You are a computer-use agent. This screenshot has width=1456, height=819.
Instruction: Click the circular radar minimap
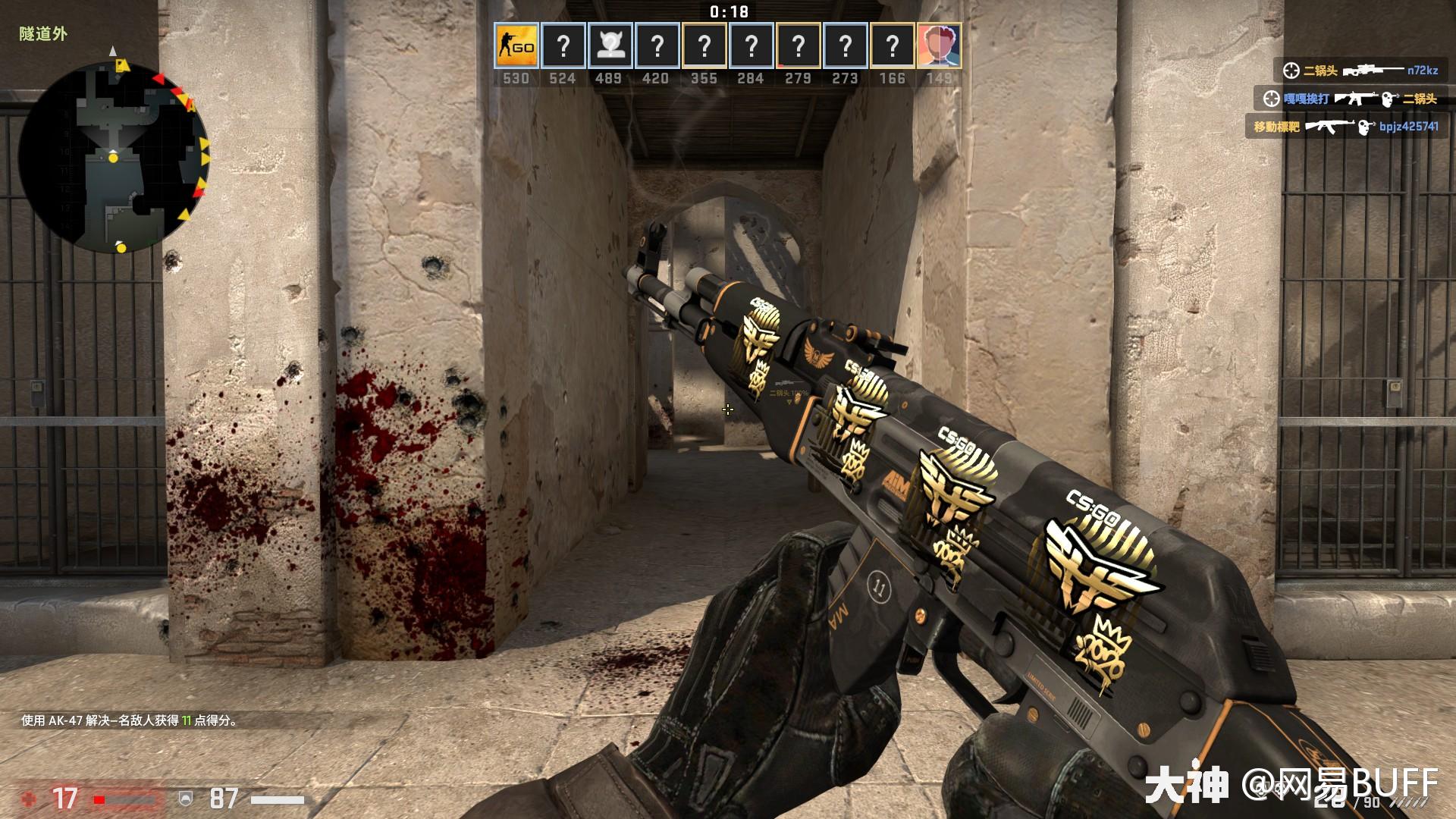pyautogui.click(x=114, y=156)
